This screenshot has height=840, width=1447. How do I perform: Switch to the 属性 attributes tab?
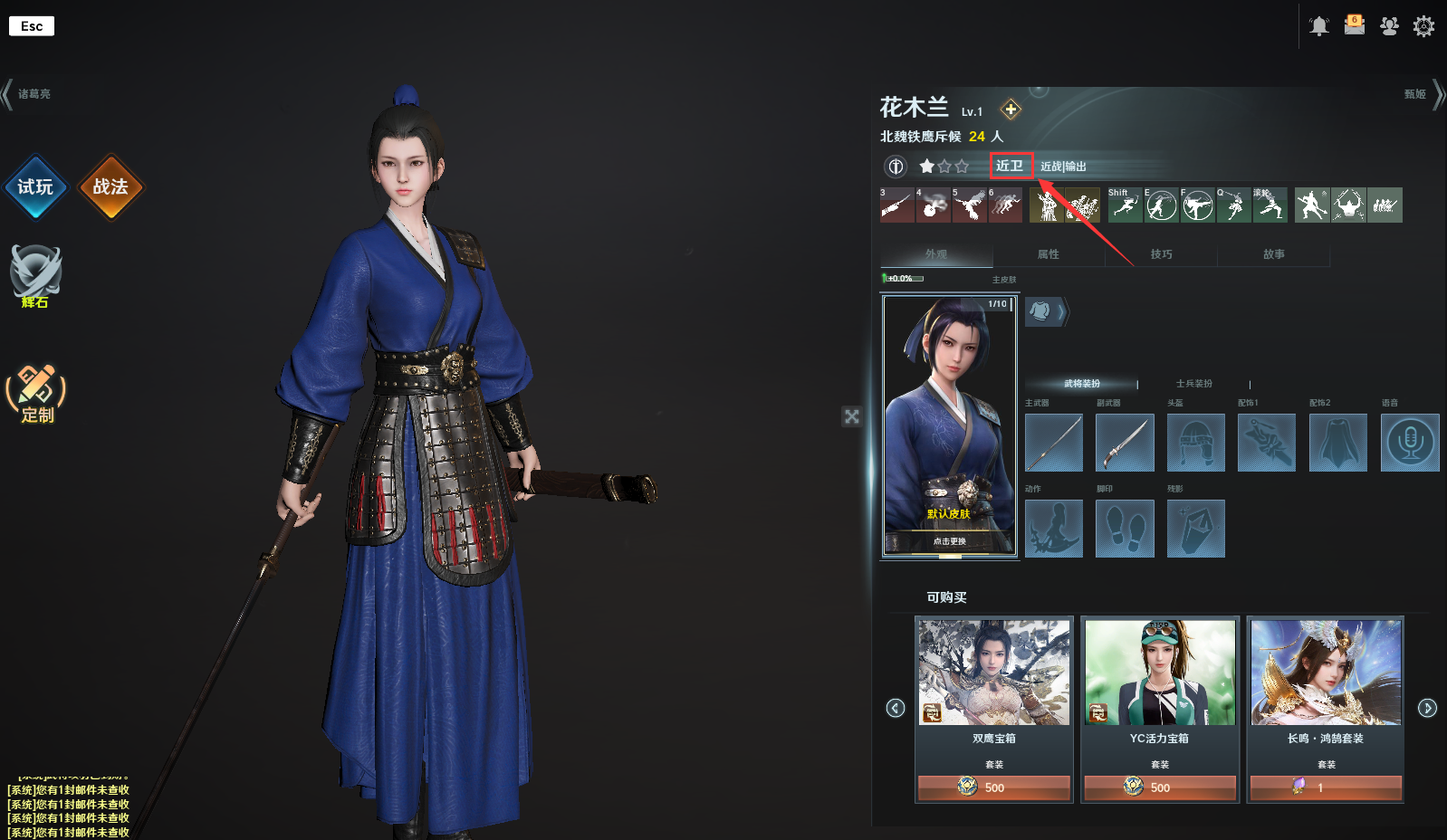1049,254
